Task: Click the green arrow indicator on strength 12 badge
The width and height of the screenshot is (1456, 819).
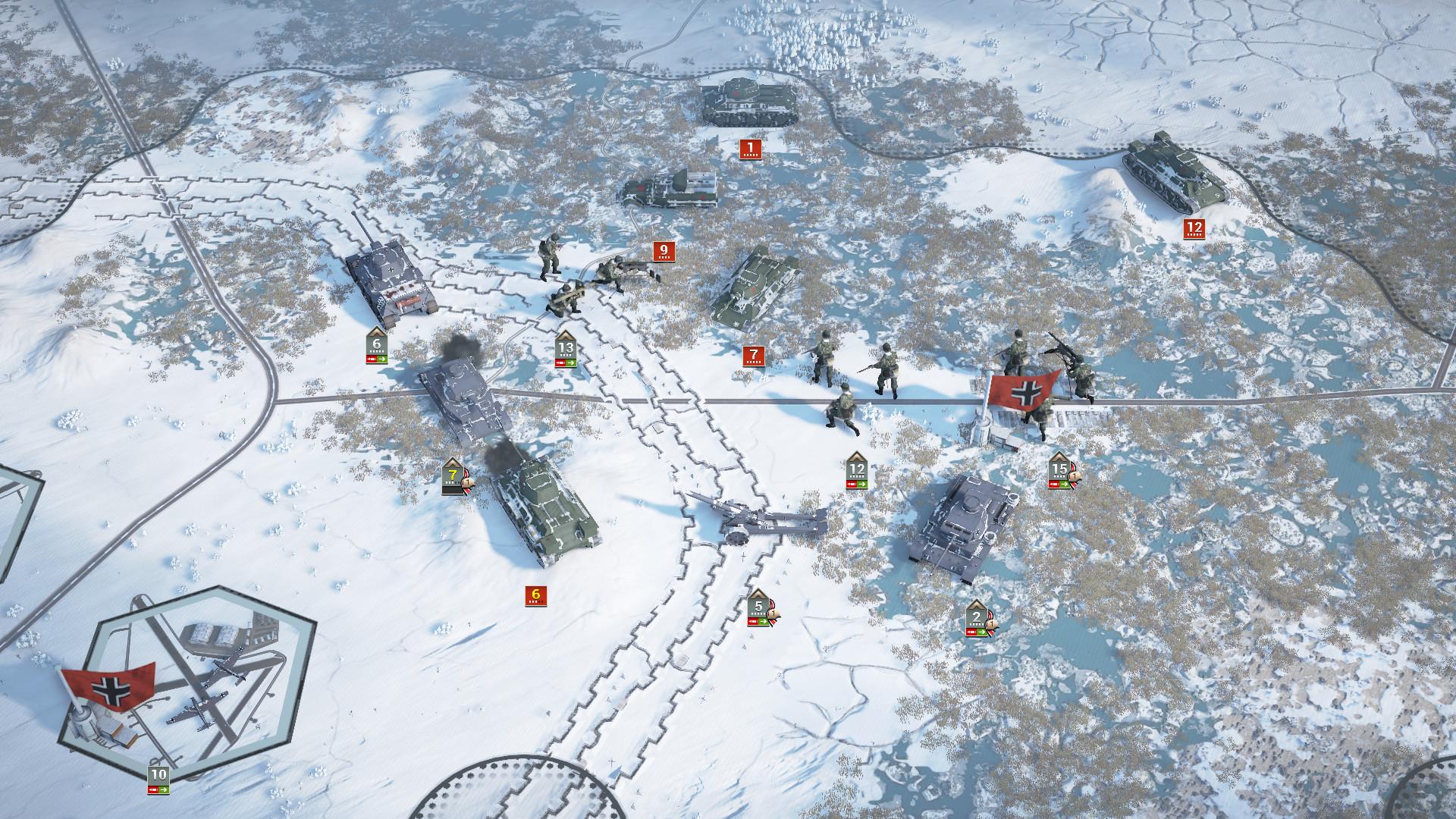Action: click(x=861, y=484)
